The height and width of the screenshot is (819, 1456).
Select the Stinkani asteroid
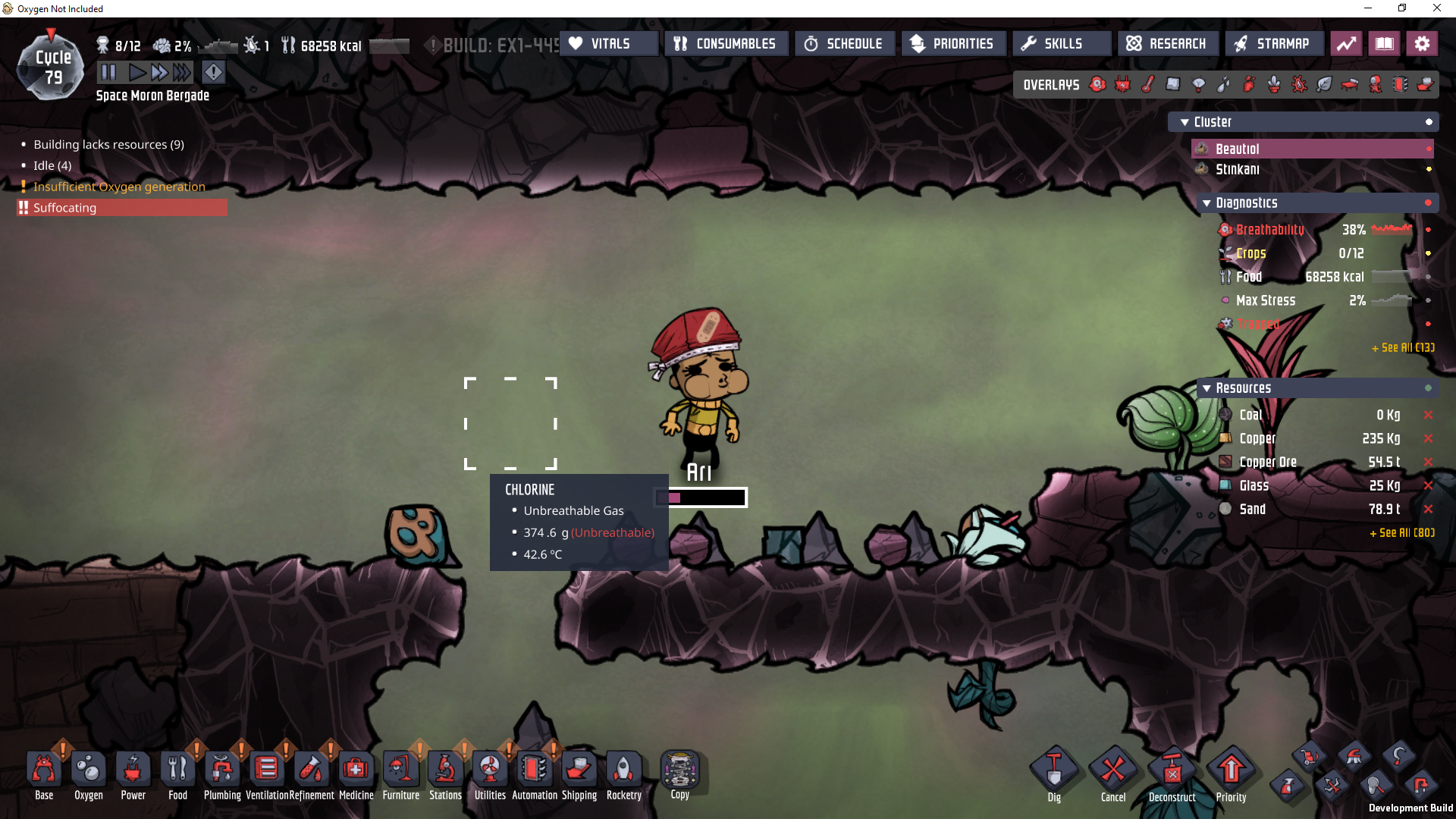[x=1237, y=170]
